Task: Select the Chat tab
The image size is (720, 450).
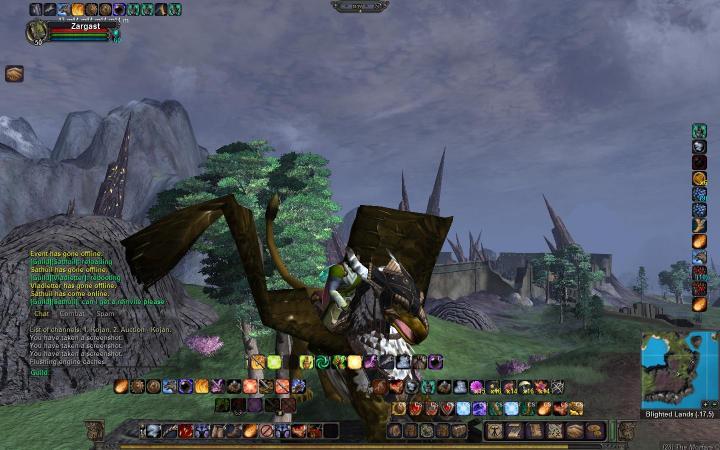Action: (x=41, y=313)
